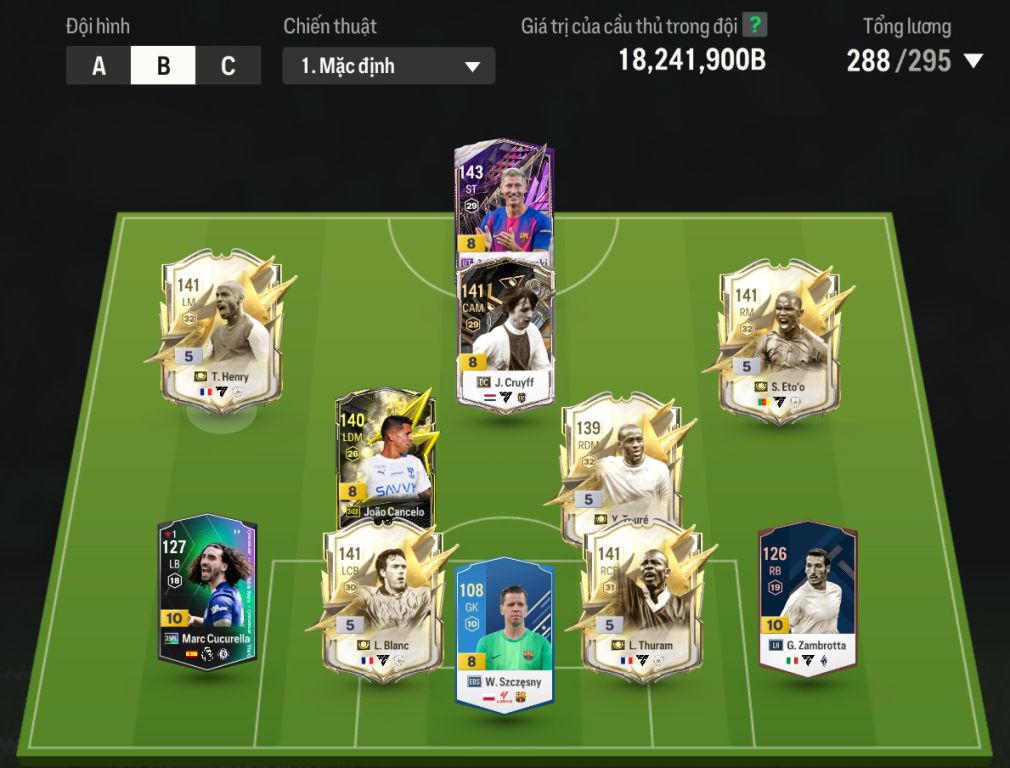Select squad B tab
Viewport: 1010px width, 768px height.
(x=163, y=66)
